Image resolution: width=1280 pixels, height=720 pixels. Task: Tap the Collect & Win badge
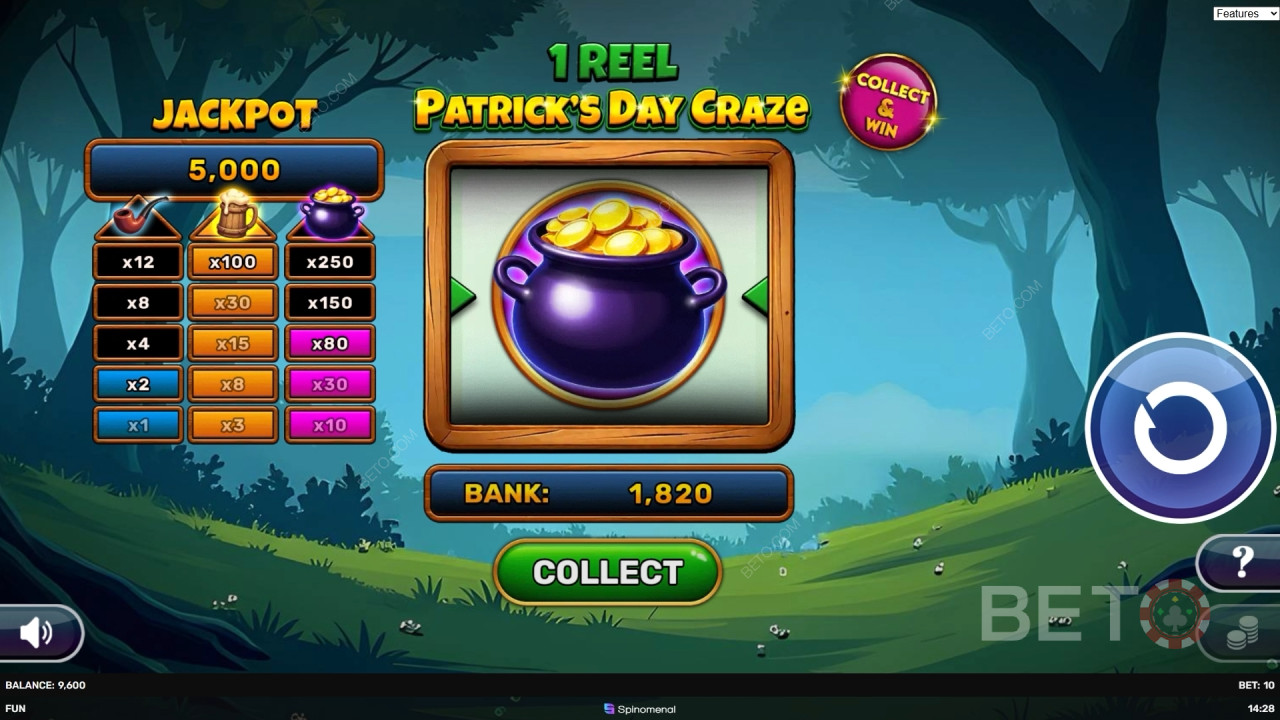pyautogui.click(x=888, y=102)
